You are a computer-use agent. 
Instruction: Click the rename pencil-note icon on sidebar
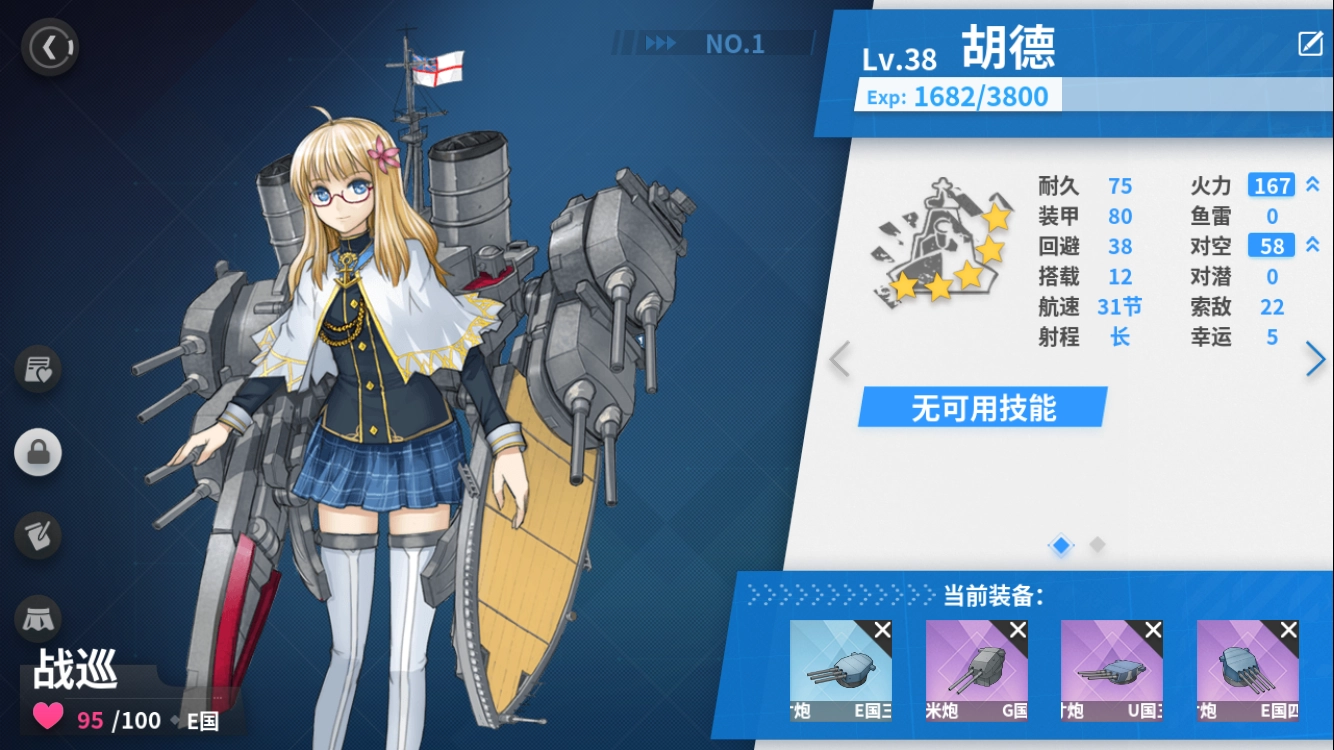[37, 536]
